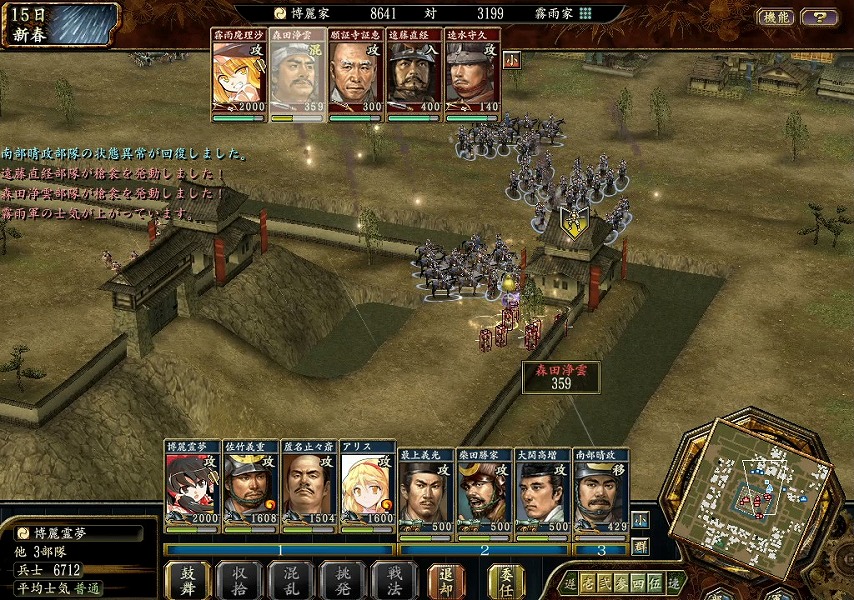The image size is (854, 600).
Task: Use the 収拾 command button
Action: pyautogui.click(x=239, y=580)
